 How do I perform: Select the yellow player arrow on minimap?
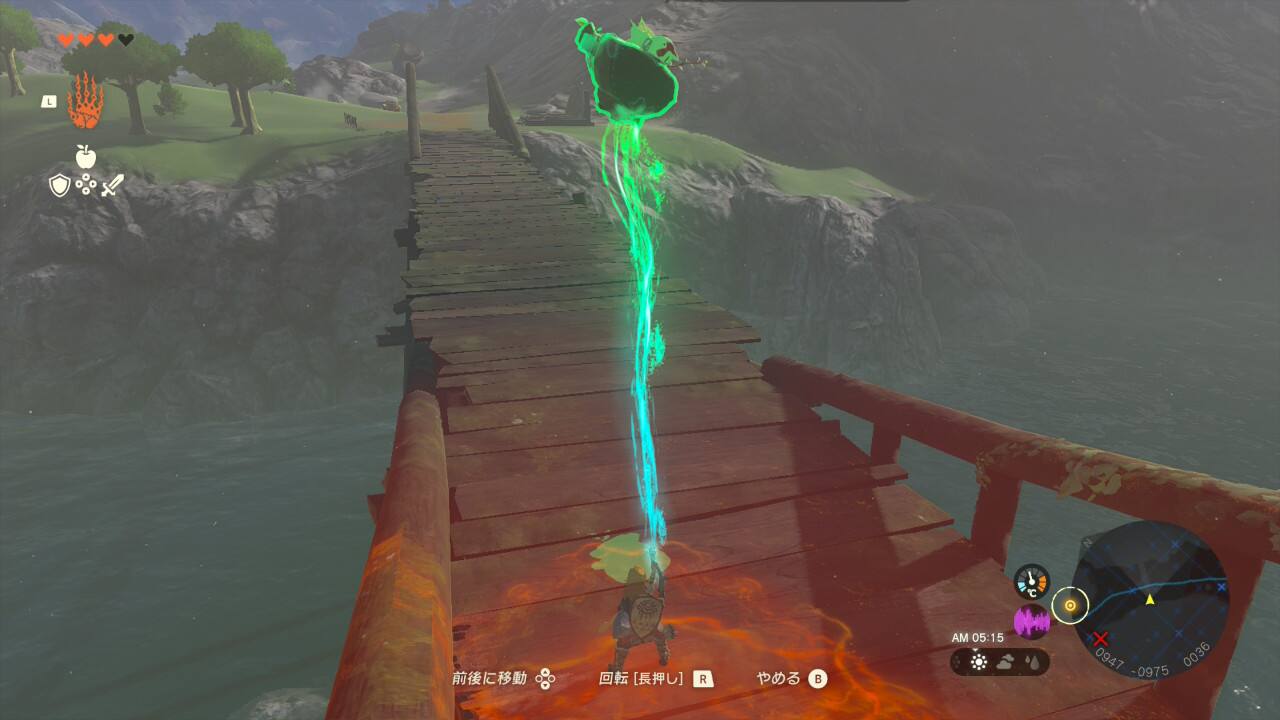pyautogui.click(x=1150, y=599)
